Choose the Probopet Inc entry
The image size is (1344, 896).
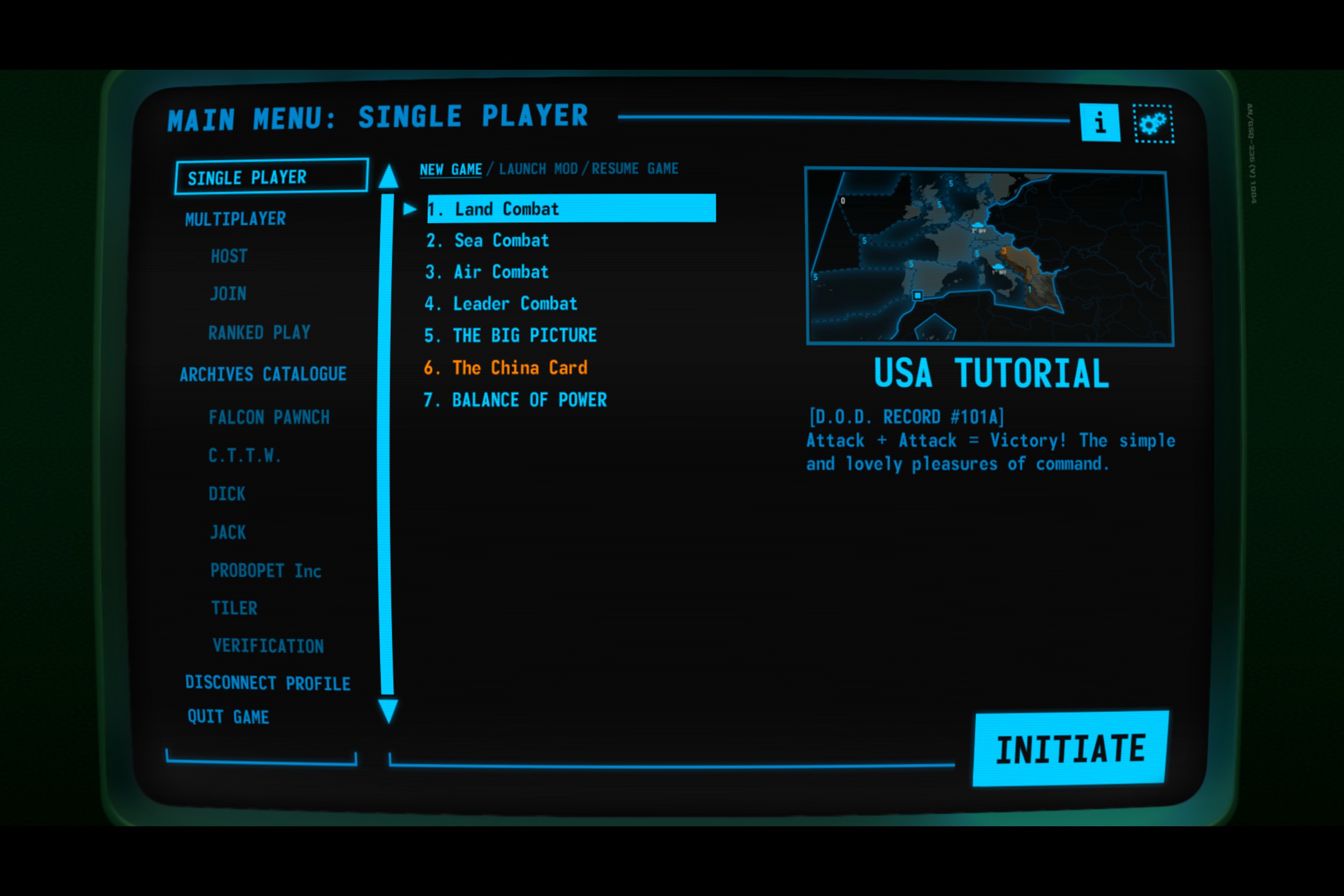coord(266,570)
